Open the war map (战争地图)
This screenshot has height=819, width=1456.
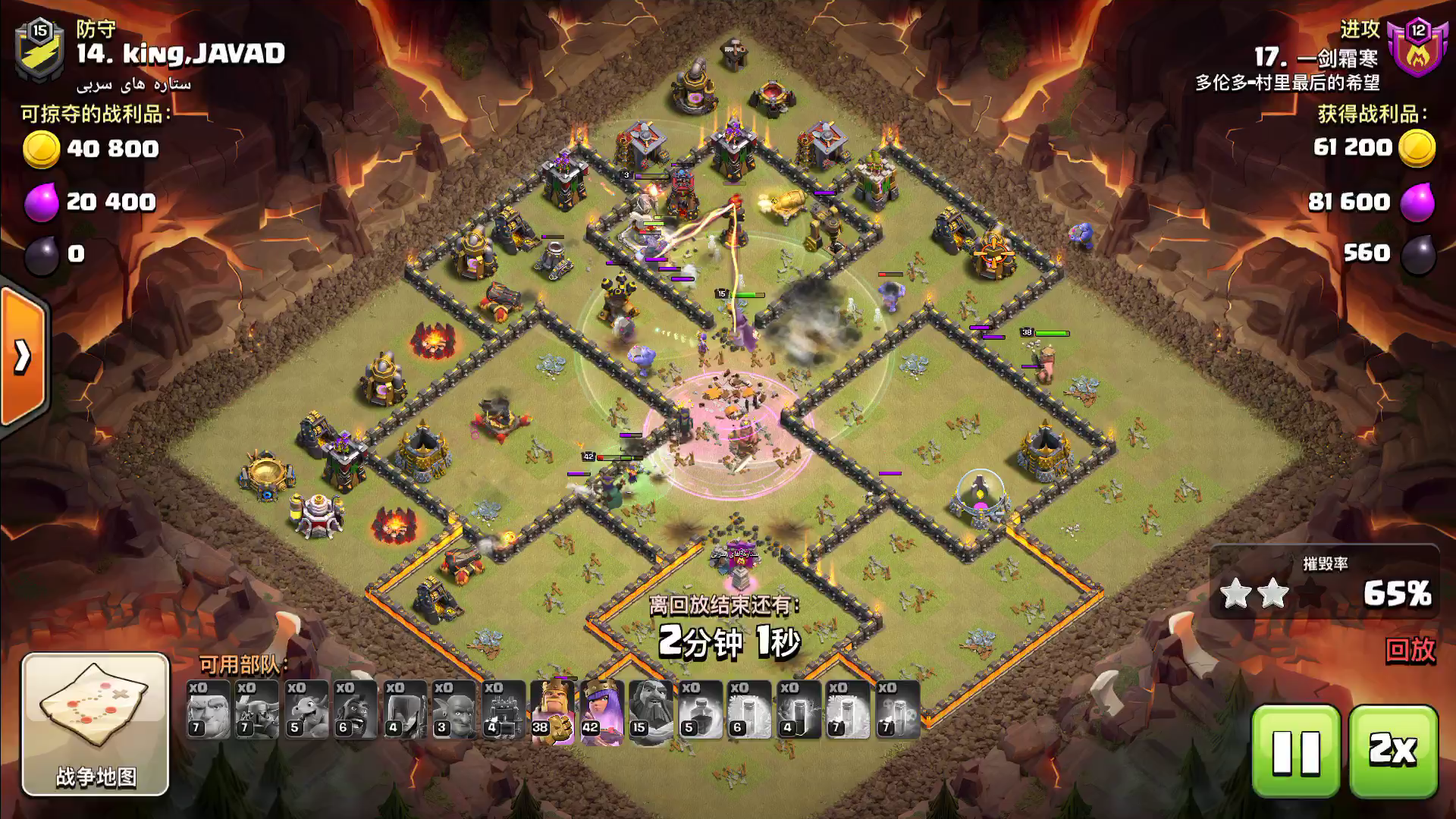(x=96, y=723)
